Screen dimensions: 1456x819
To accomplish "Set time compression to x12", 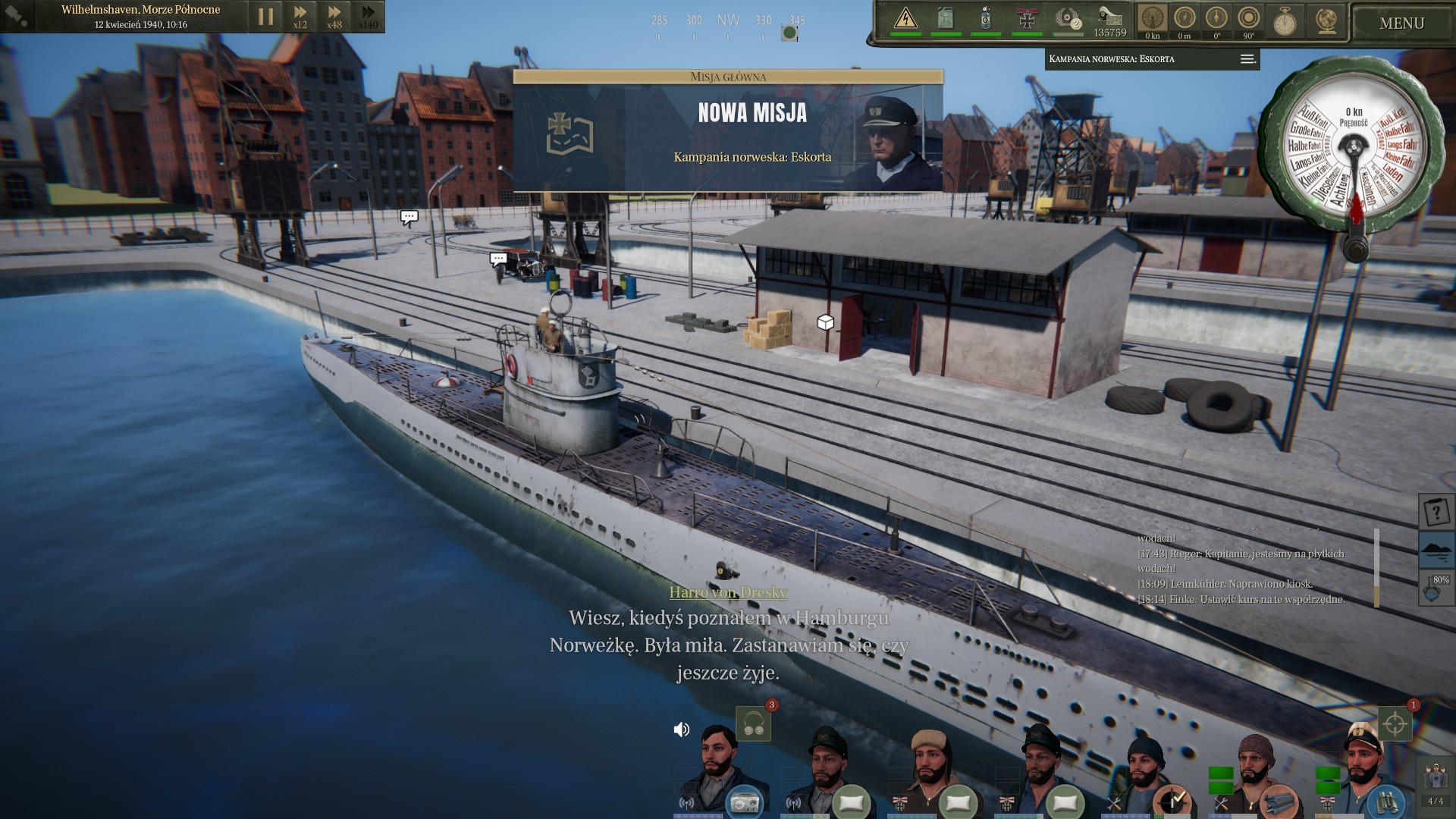I will click(x=300, y=16).
